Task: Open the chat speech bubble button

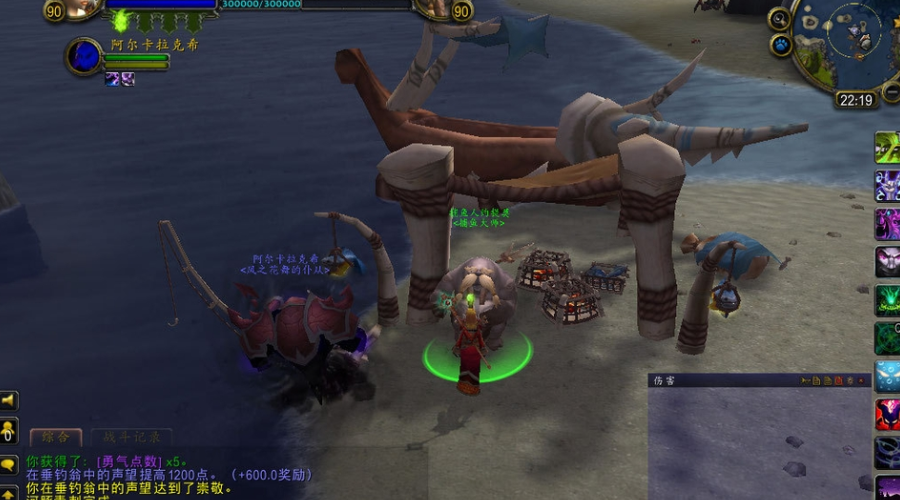Action: point(8,464)
